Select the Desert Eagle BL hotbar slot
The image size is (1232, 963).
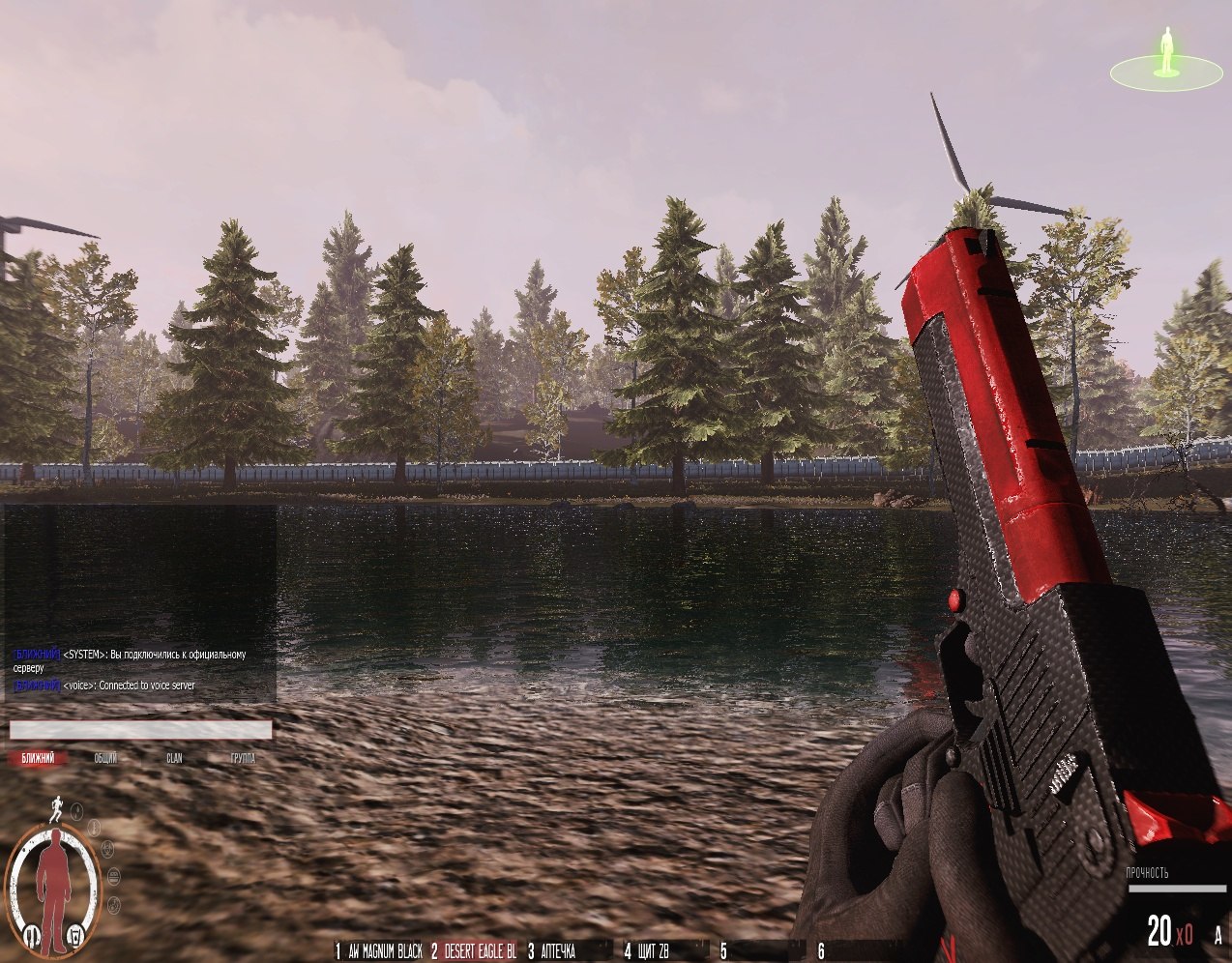point(475,952)
